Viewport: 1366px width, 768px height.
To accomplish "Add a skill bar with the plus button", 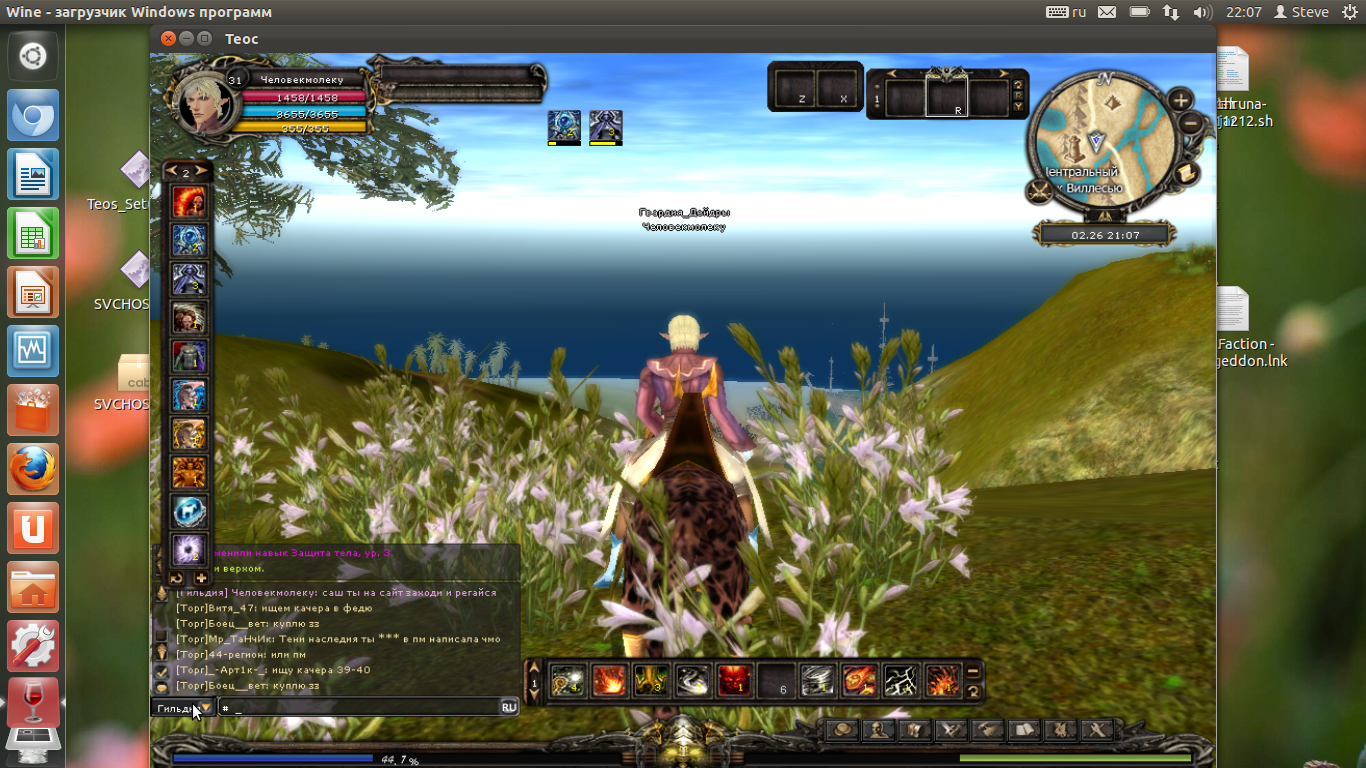I will click(201, 578).
